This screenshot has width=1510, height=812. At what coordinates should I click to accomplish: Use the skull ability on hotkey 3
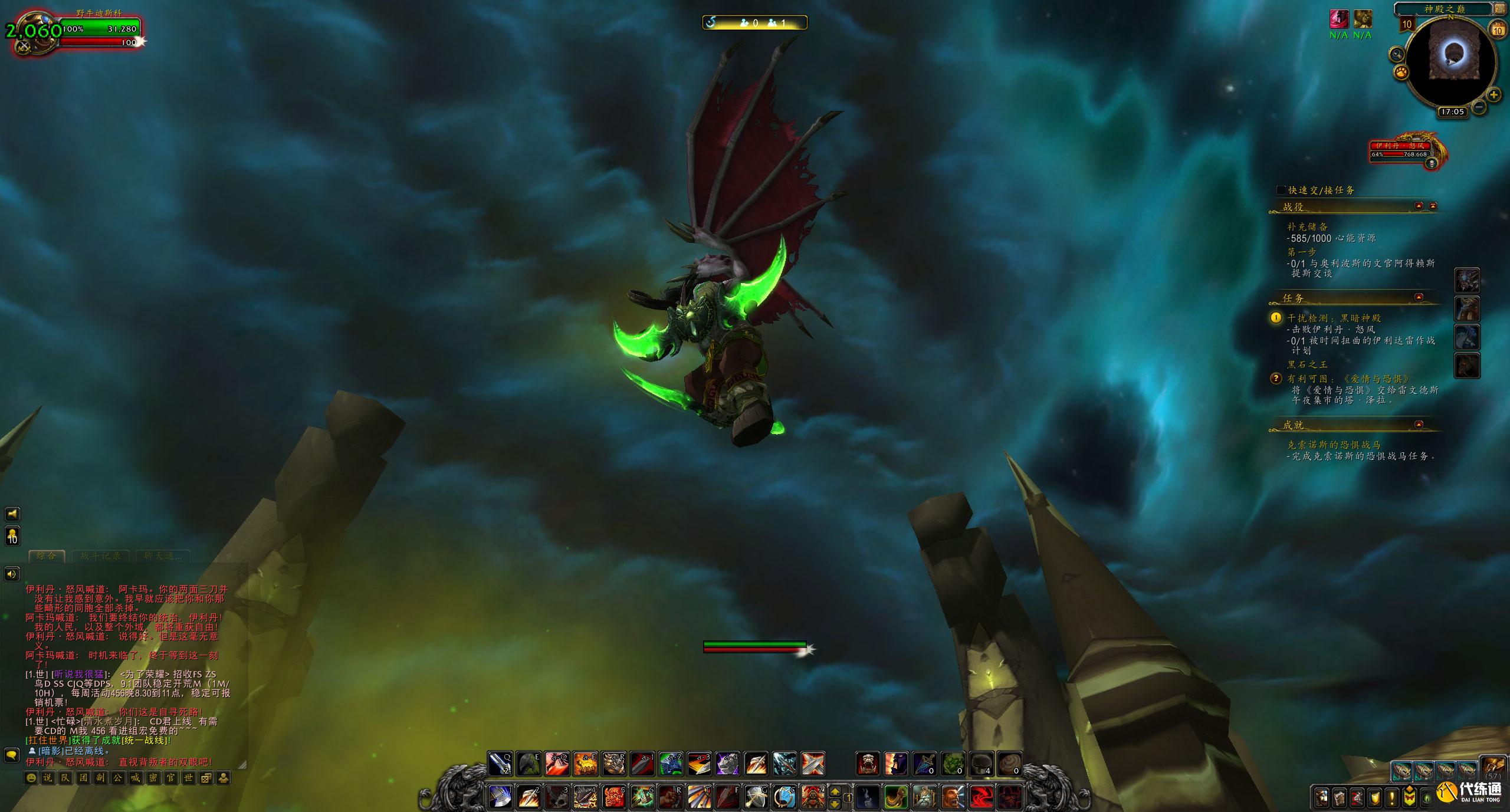(556, 797)
